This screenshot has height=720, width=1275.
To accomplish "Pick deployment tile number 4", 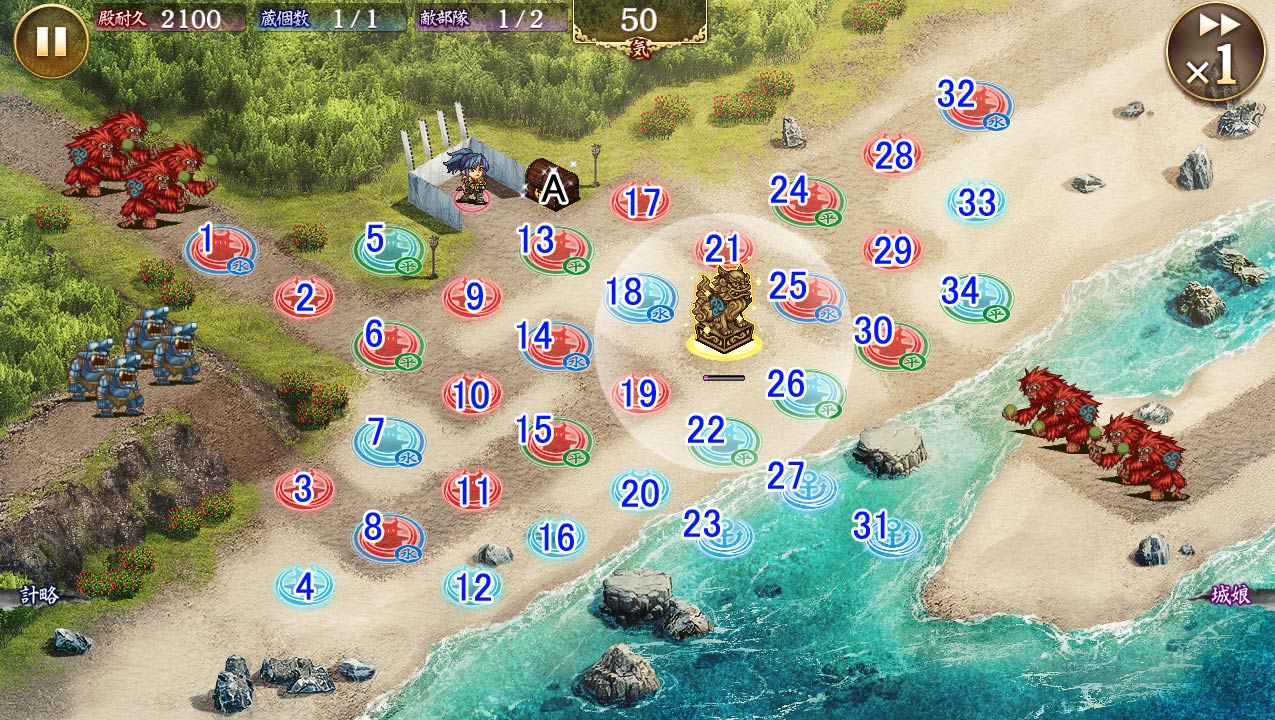I will pyautogui.click(x=304, y=586).
